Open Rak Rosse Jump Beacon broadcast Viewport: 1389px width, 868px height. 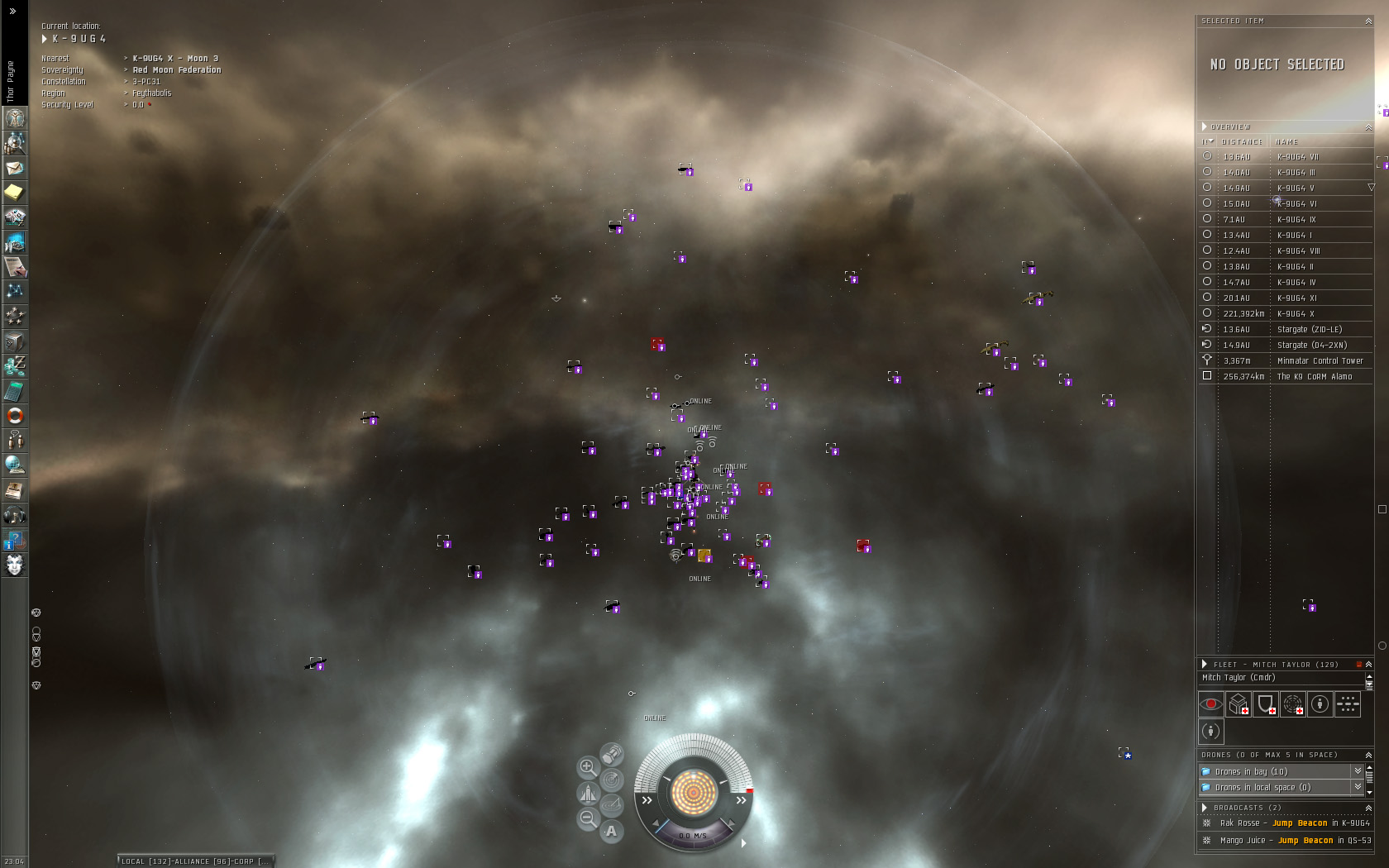1294,823
